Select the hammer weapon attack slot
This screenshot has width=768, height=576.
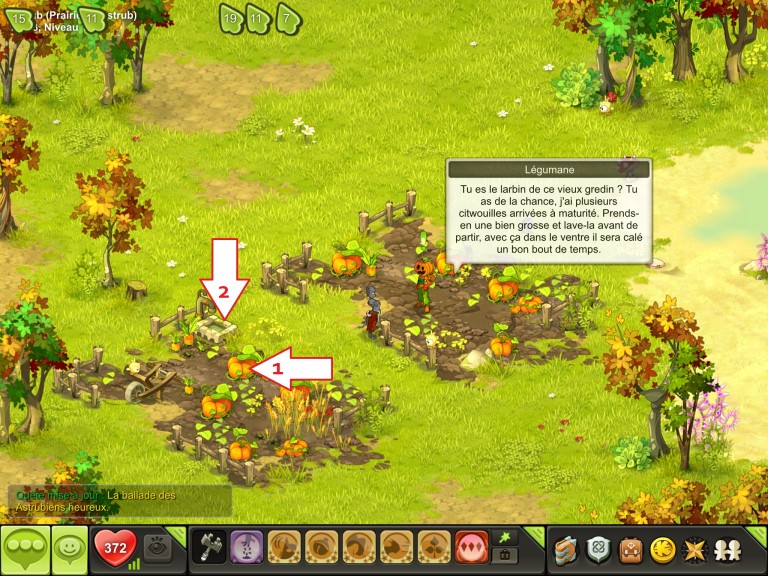pyautogui.click(x=209, y=548)
